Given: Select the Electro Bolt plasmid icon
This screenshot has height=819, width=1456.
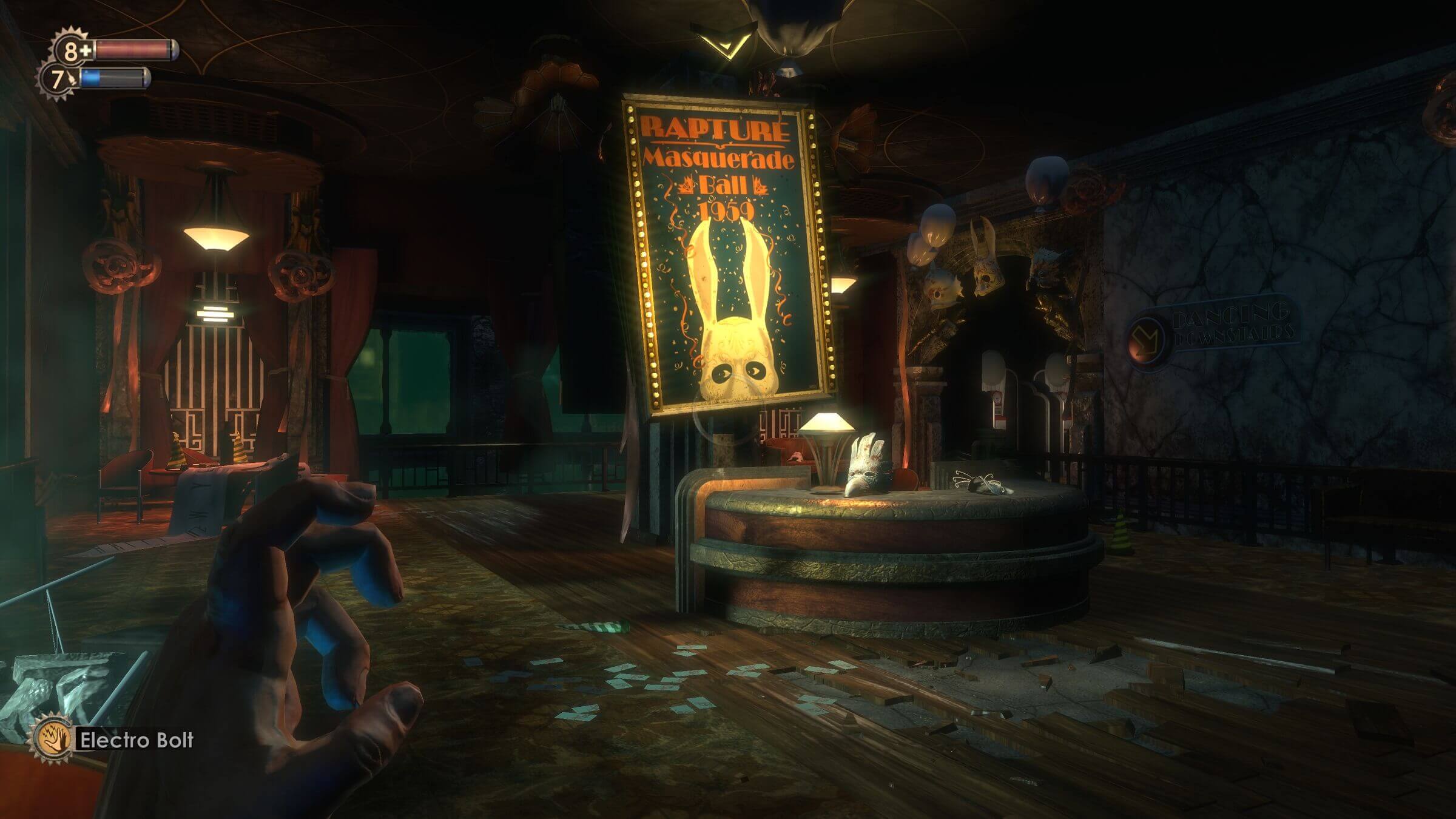Looking at the screenshot, I should tap(52, 739).
